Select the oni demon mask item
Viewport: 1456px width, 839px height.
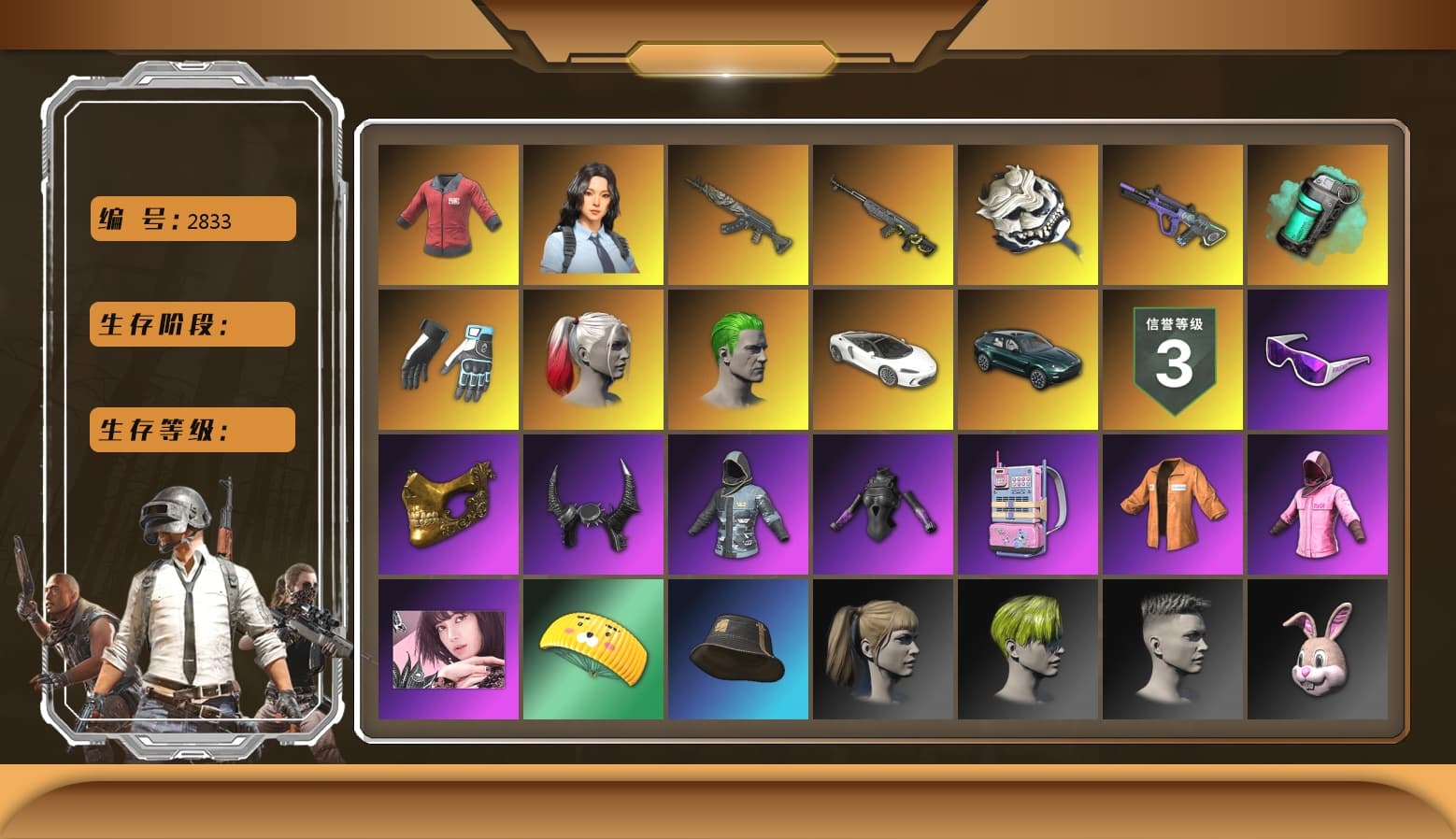click(x=1027, y=213)
